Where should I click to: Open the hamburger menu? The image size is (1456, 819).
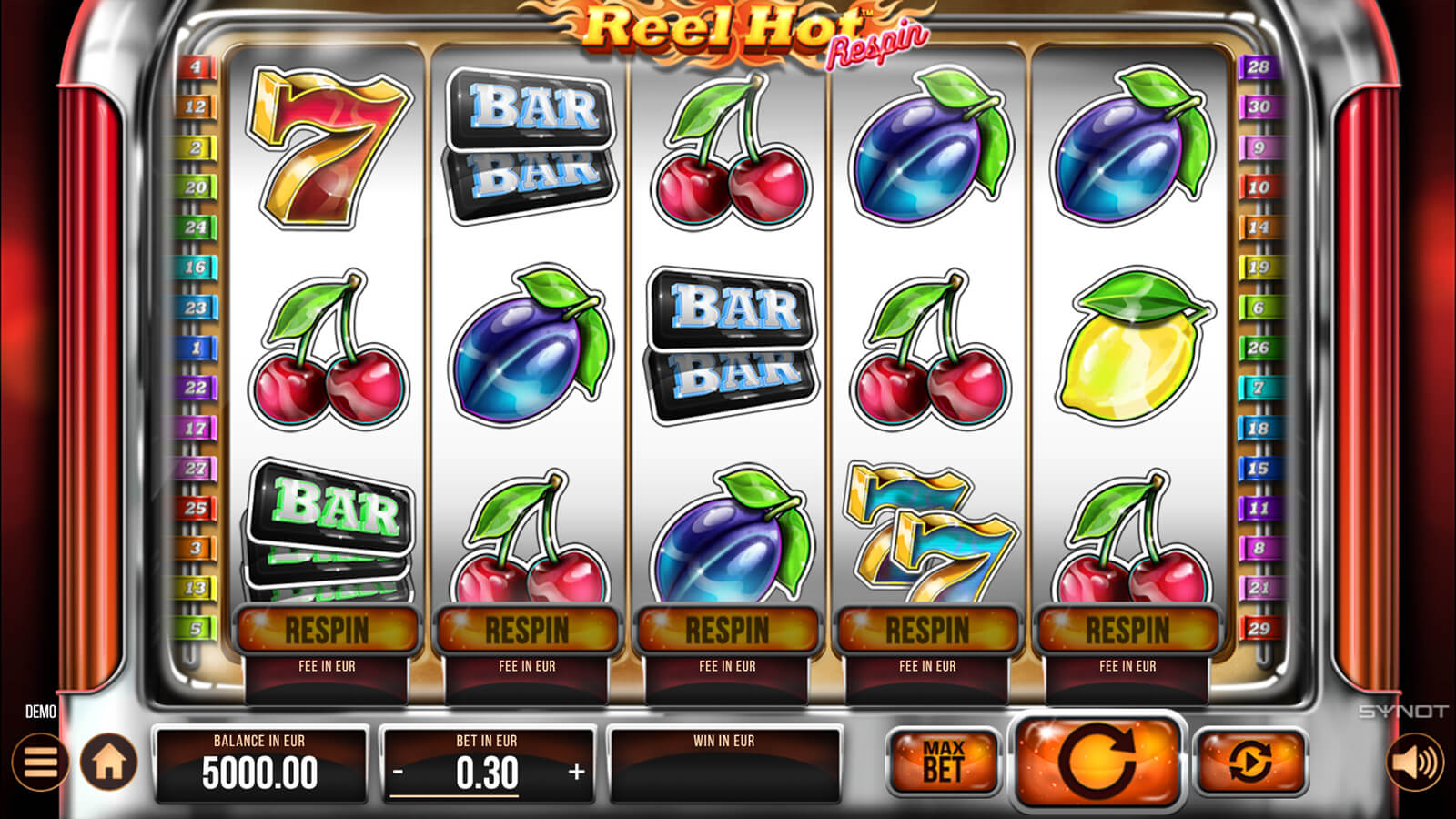point(40,762)
